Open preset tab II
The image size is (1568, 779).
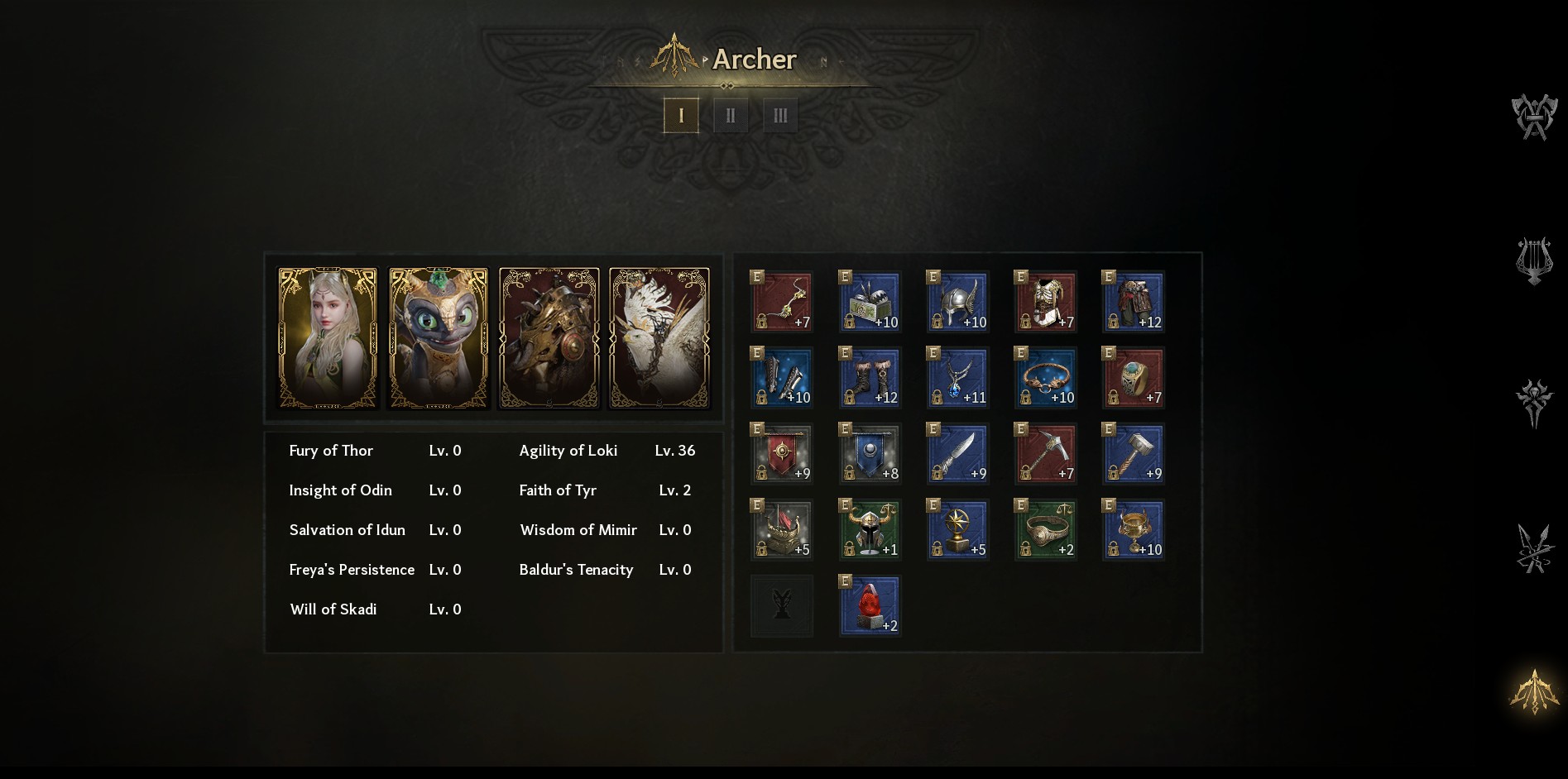pos(731,115)
